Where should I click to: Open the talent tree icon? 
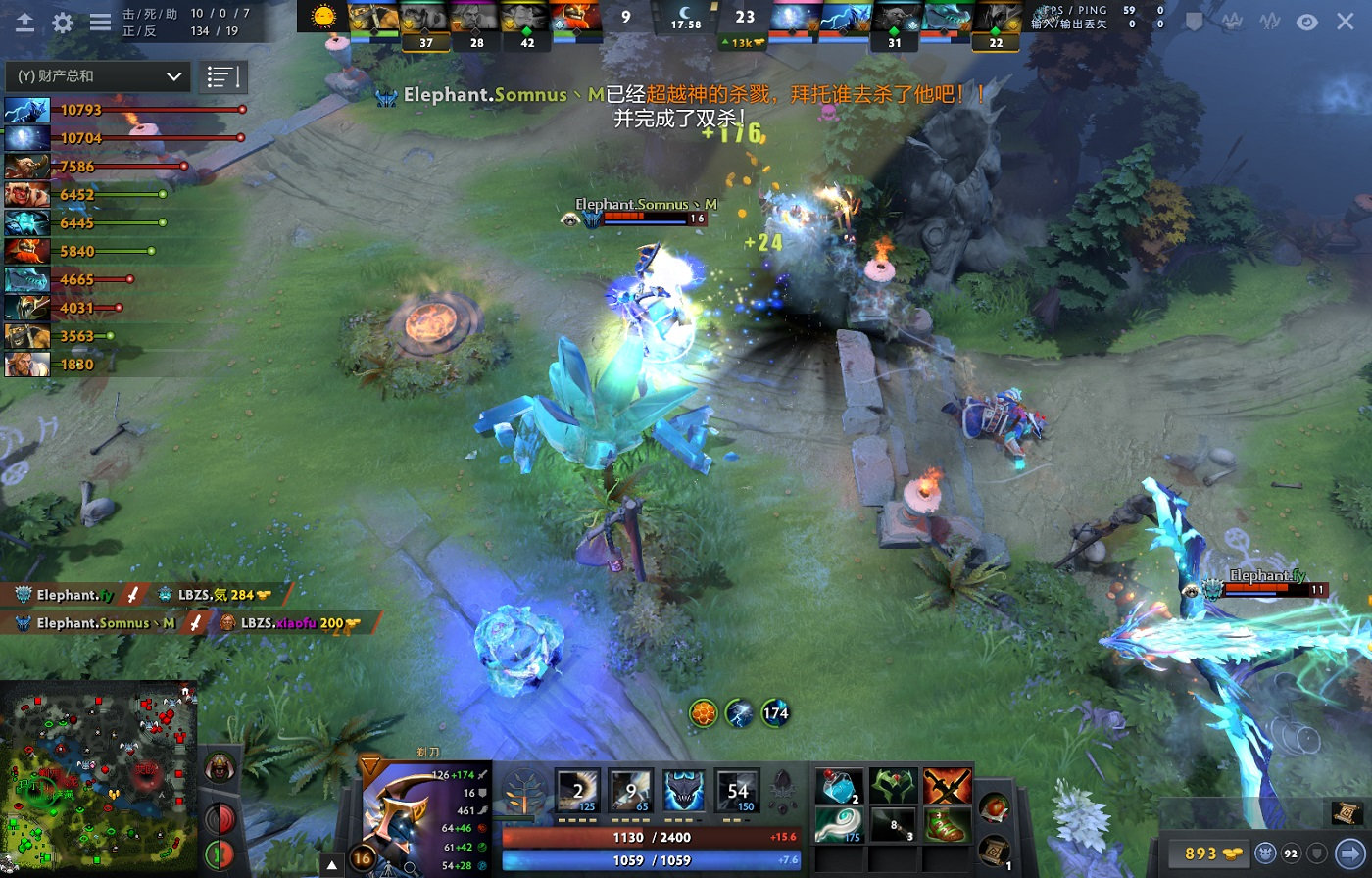[x=525, y=789]
